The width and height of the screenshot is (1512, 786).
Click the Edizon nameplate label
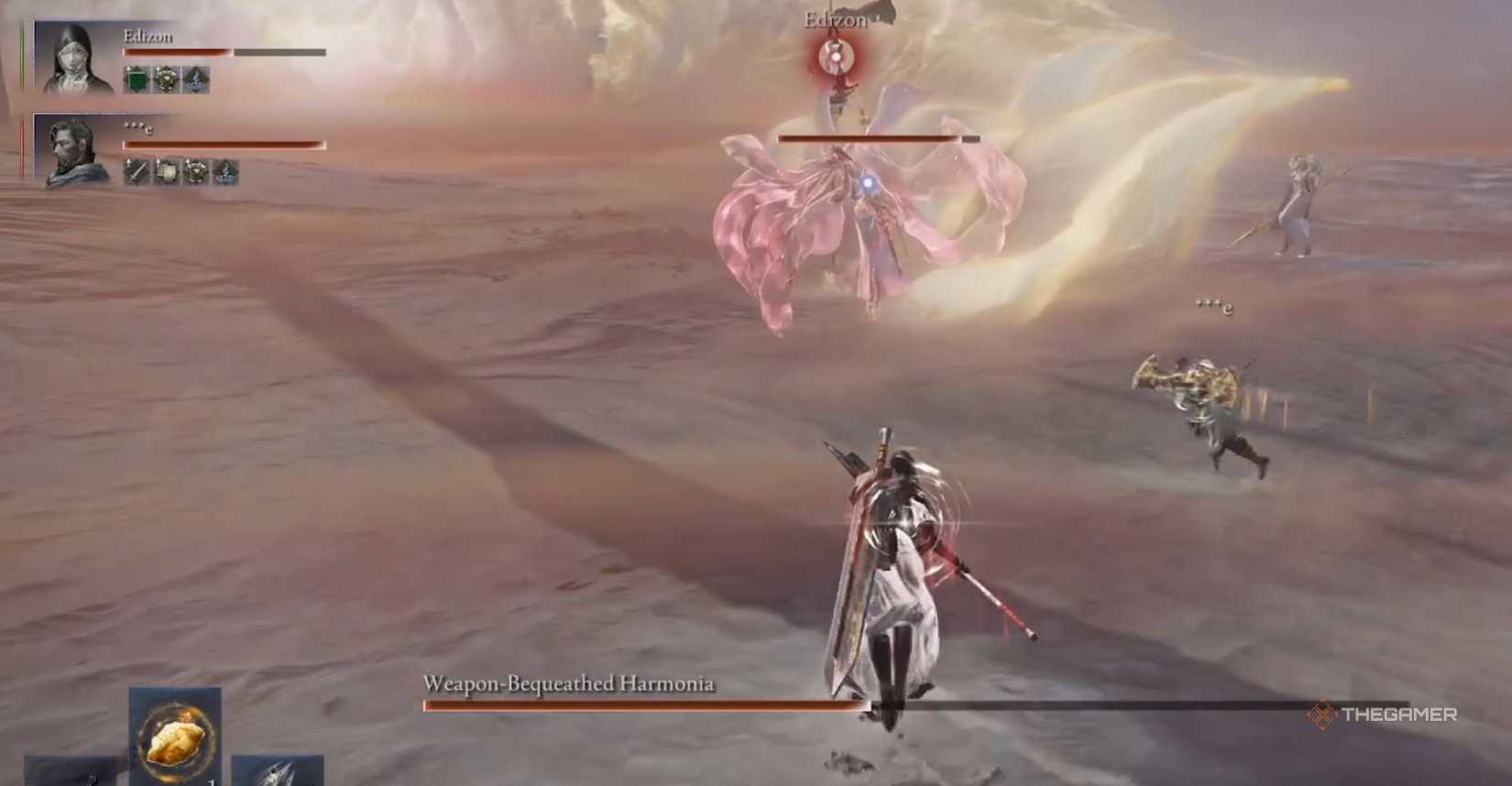click(x=148, y=37)
